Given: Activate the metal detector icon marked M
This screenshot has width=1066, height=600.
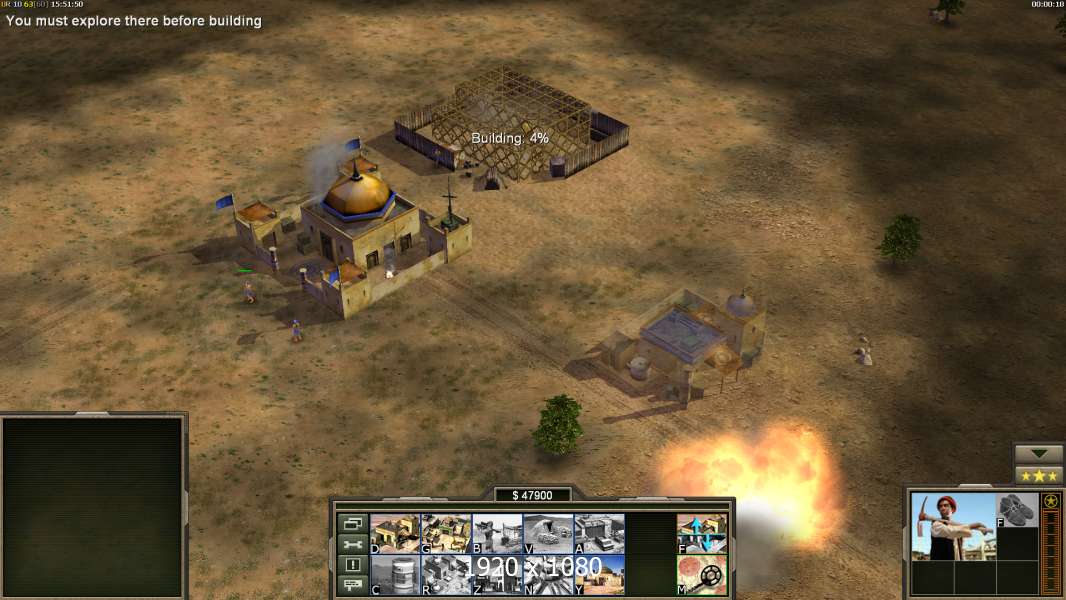Looking at the screenshot, I should coord(702,575).
